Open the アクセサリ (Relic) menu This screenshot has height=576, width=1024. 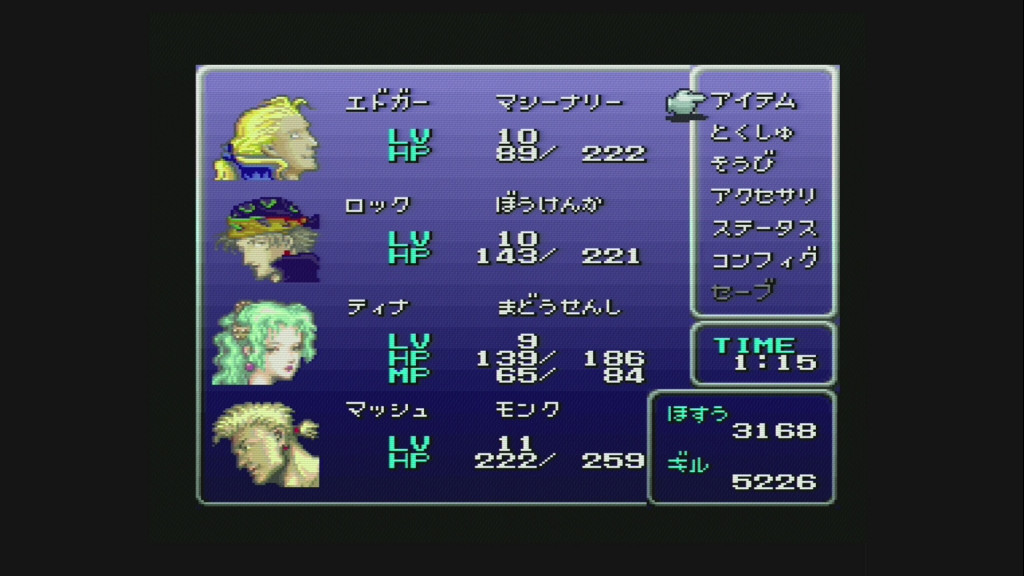tap(763, 196)
